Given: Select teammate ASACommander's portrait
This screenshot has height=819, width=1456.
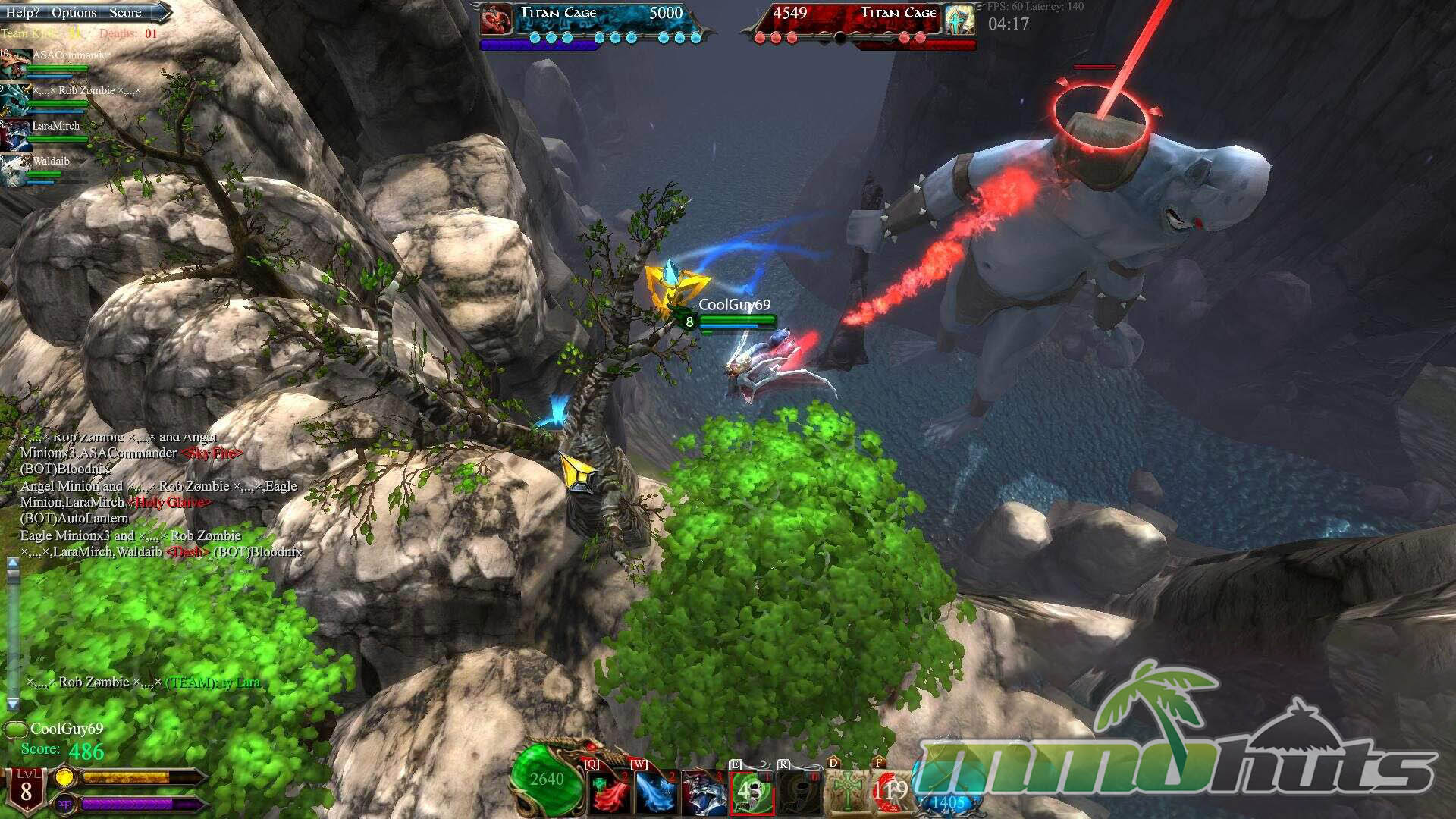Looking at the screenshot, I should point(15,64).
